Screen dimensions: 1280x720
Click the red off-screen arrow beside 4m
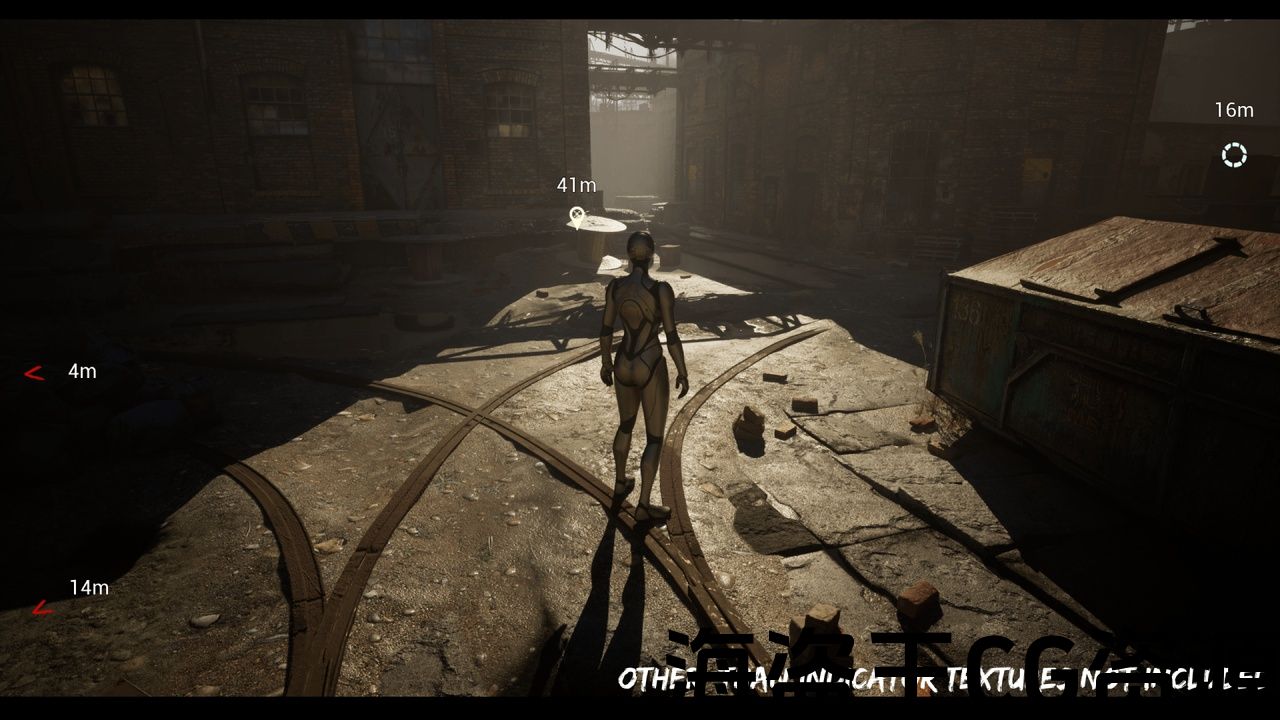coord(34,373)
